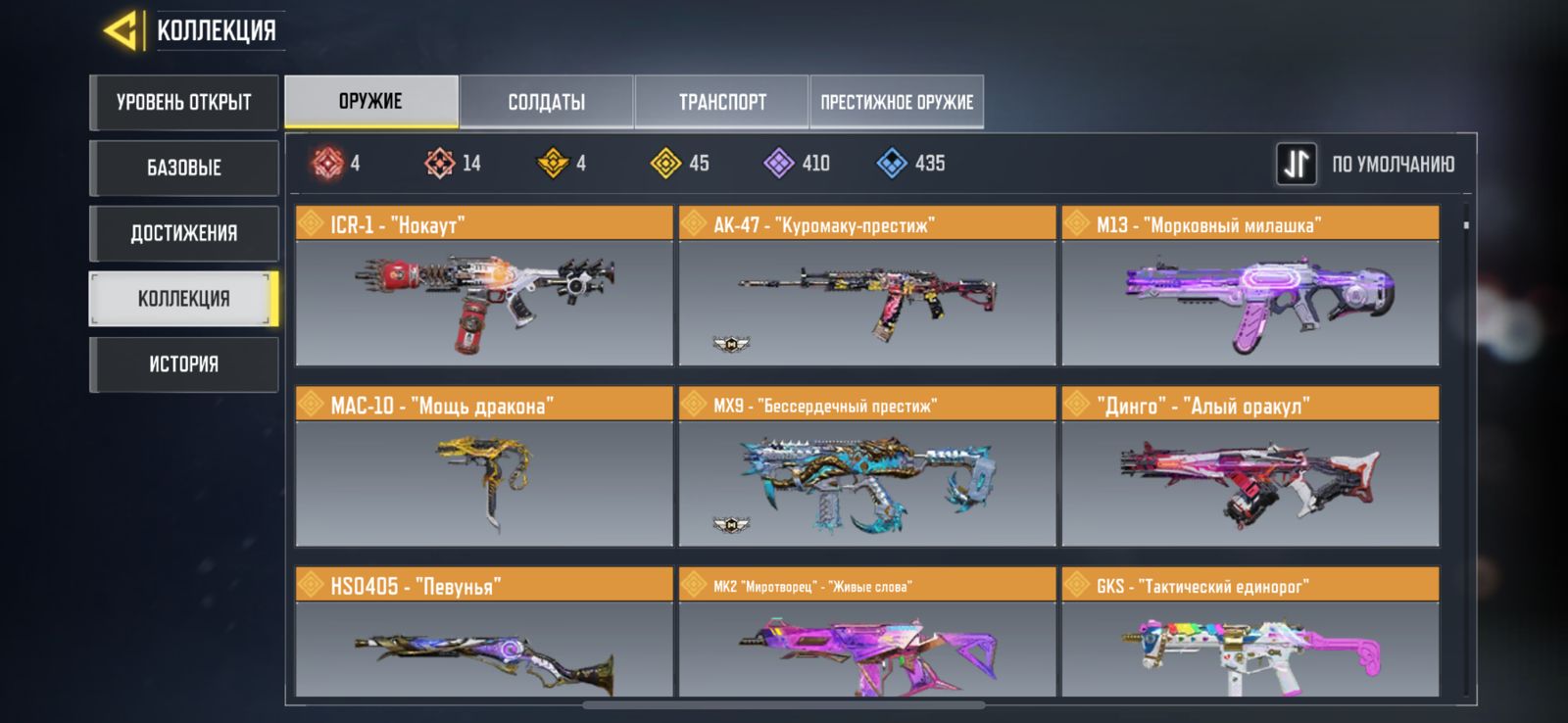
Task: Switch to the Престижное оружие tab
Action: pos(897,102)
